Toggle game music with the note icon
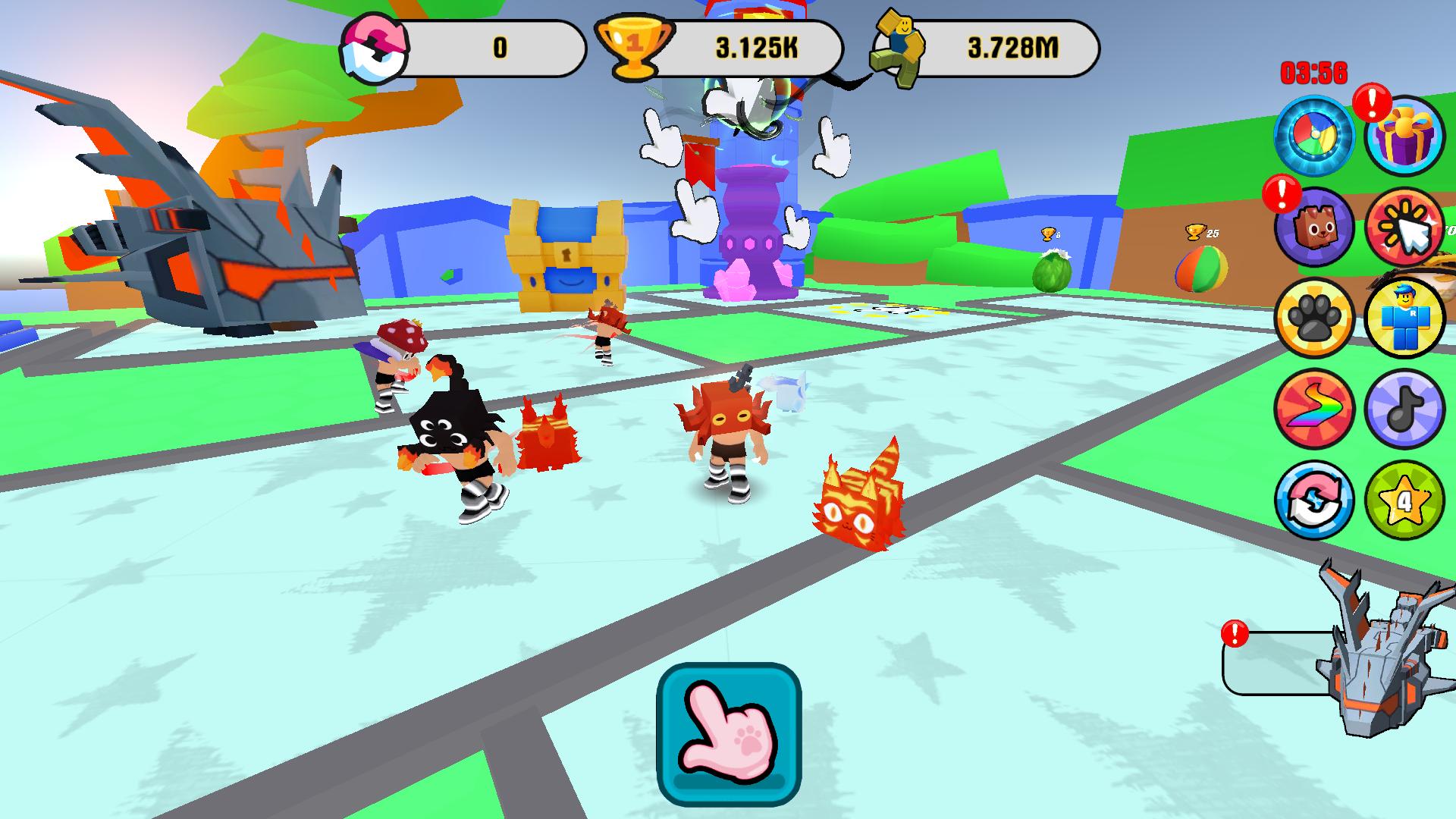The width and height of the screenshot is (1456, 819). coord(1407,409)
